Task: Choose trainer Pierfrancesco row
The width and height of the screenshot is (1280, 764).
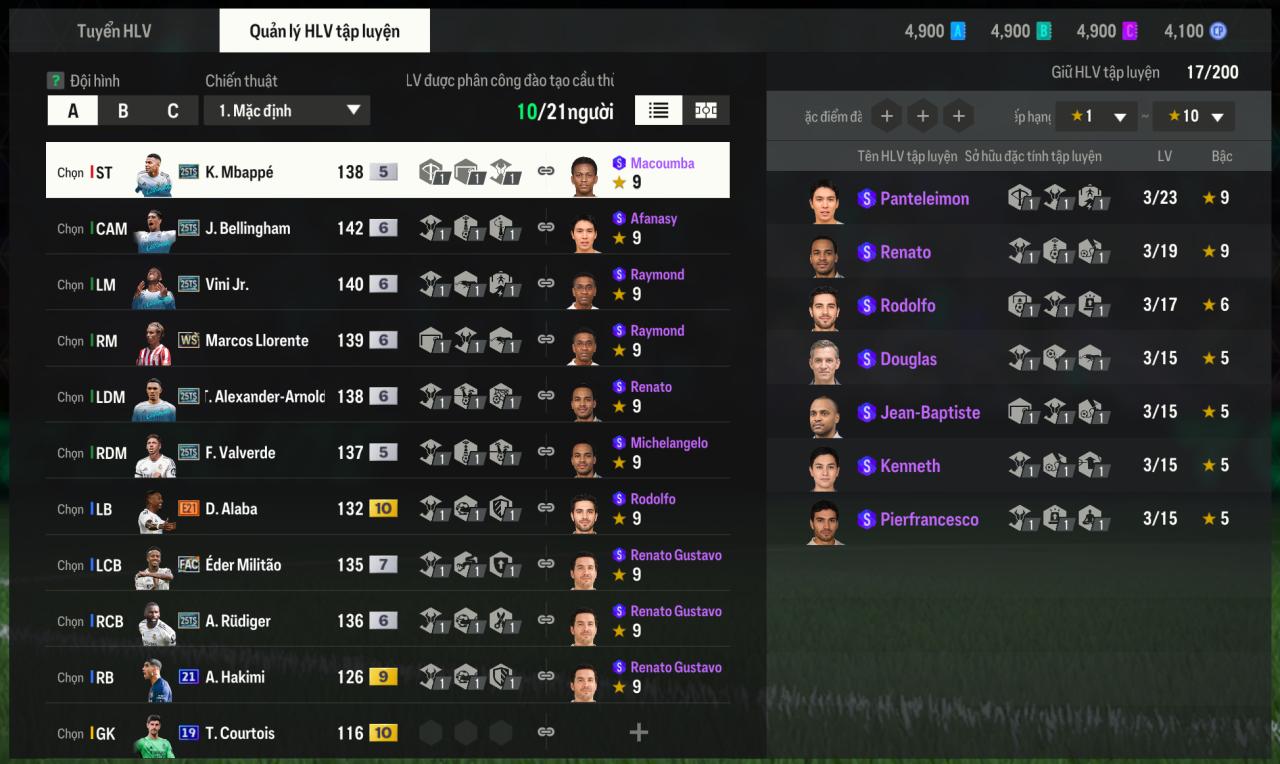Action: click(x=929, y=520)
